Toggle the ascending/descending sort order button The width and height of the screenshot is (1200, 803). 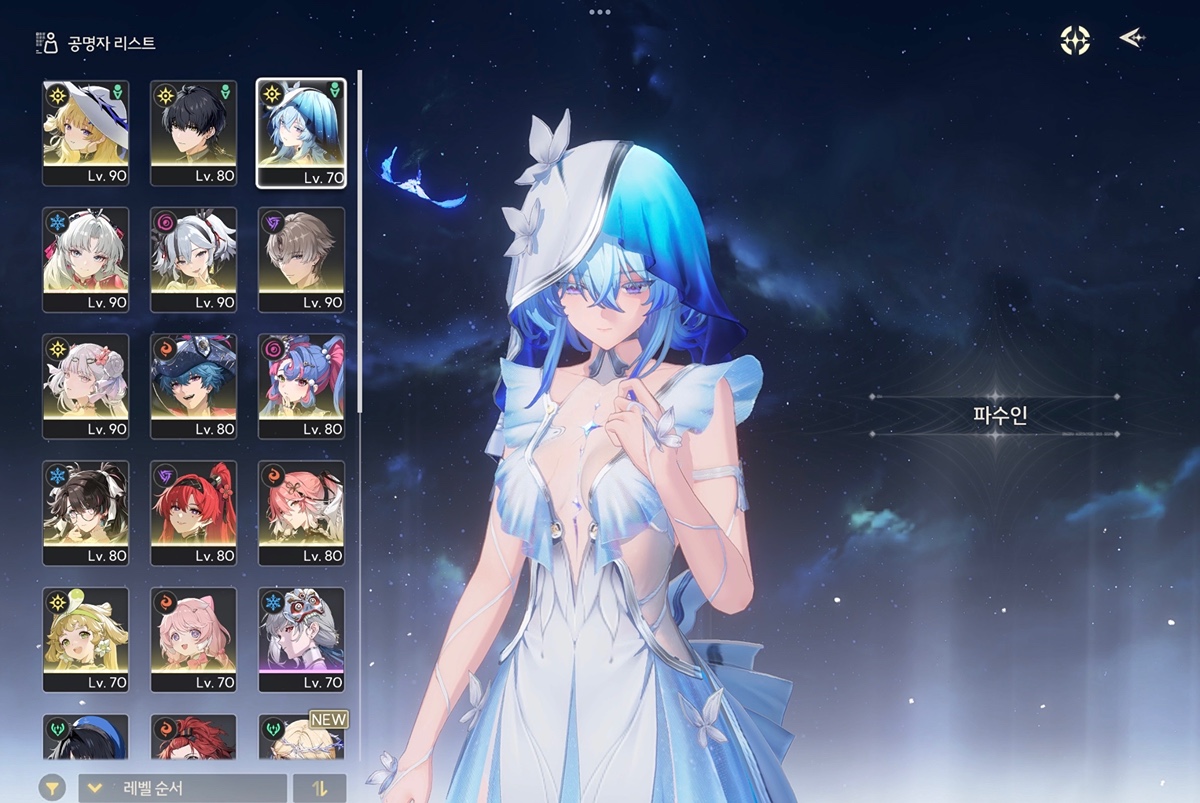pos(320,788)
